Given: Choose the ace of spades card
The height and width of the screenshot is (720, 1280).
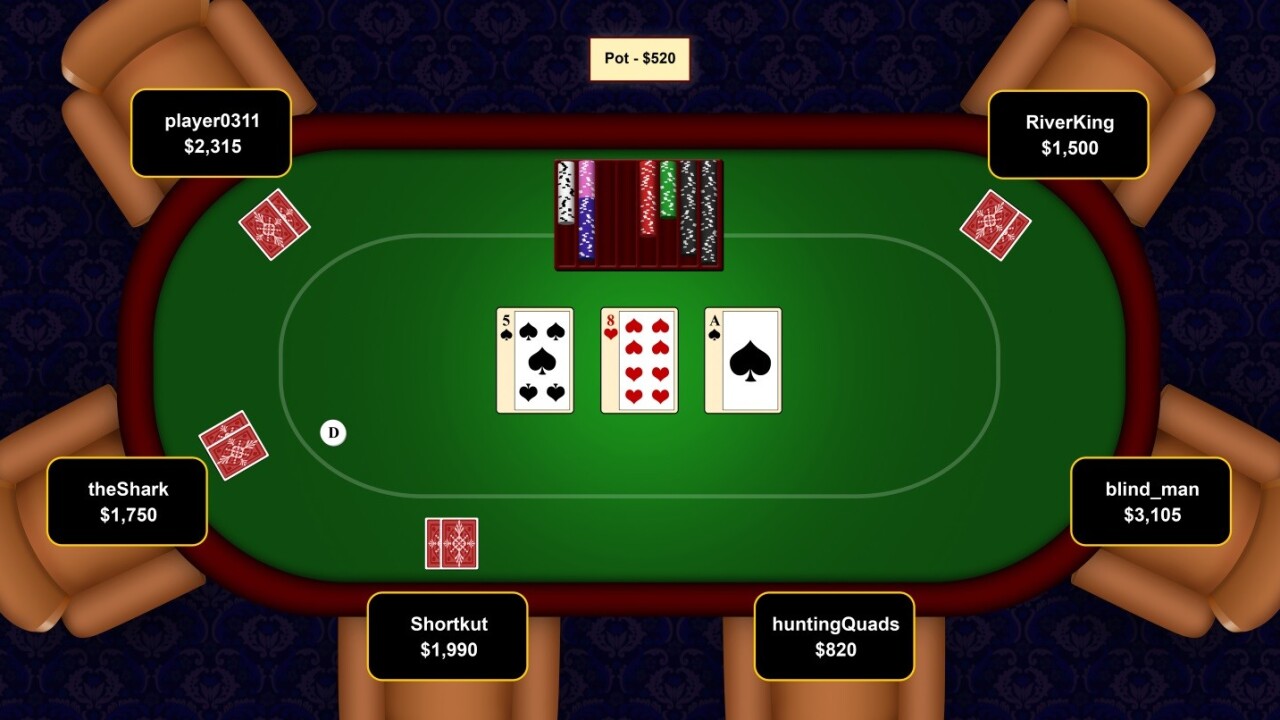Looking at the screenshot, I should 743,360.
